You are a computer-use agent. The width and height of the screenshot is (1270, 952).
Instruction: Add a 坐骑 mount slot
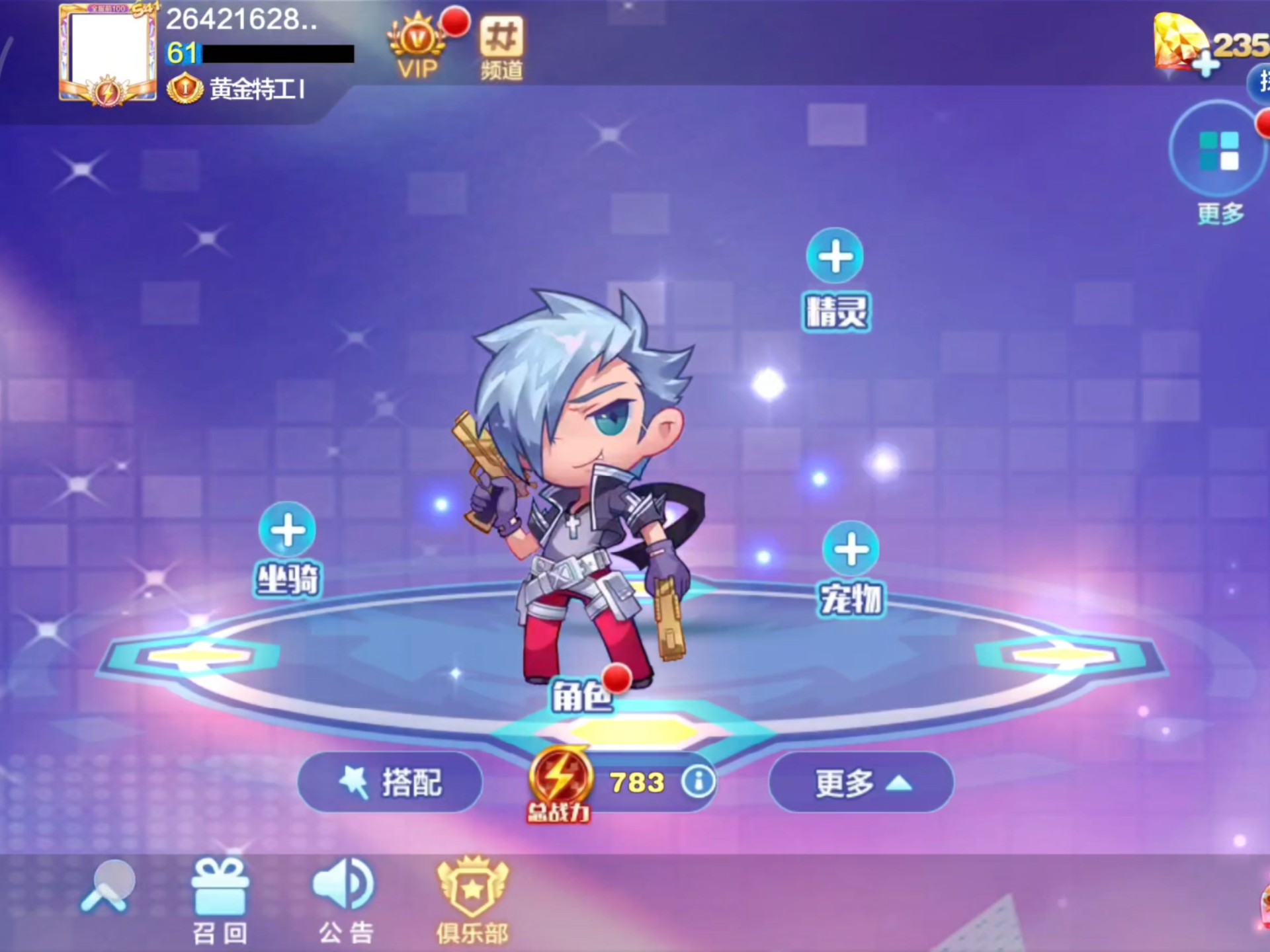(288, 530)
